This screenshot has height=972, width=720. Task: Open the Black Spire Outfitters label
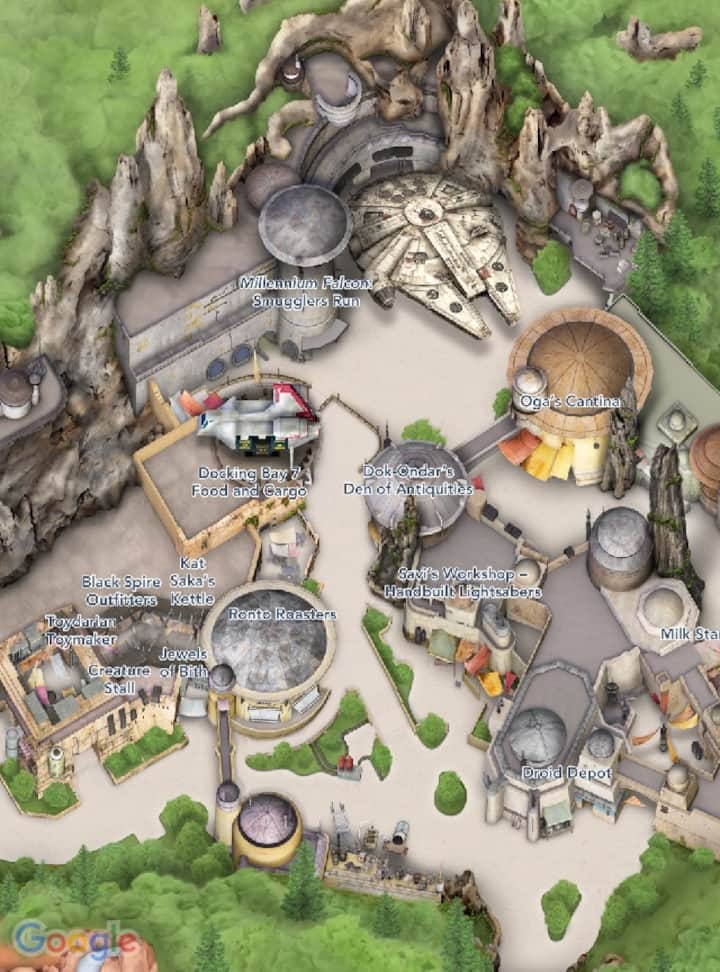coord(119,591)
